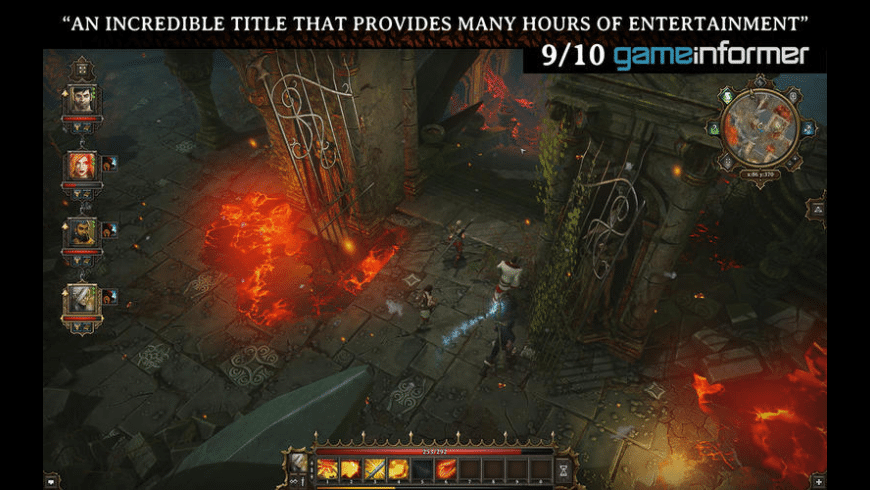Activate the glowing sword skill in slot 3
This screenshot has height=490, width=870.
click(x=374, y=468)
